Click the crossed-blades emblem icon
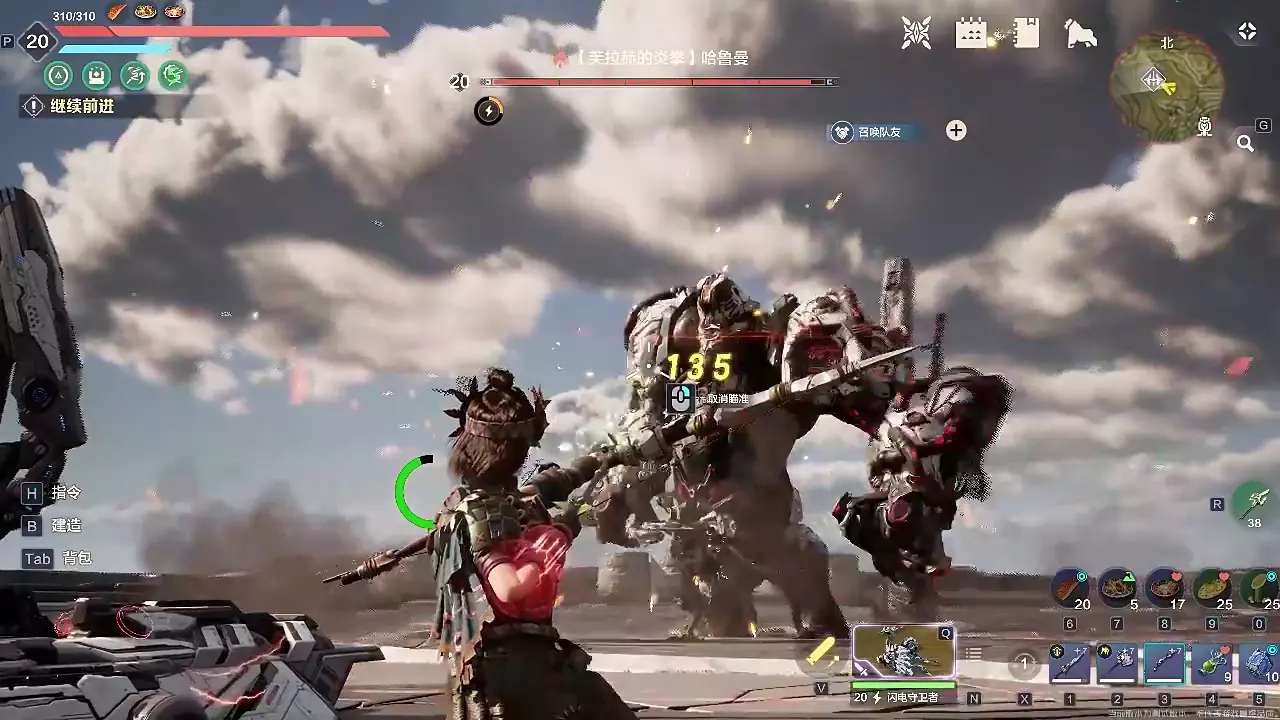Image resolution: width=1280 pixels, height=720 pixels. pyautogui.click(x=916, y=33)
